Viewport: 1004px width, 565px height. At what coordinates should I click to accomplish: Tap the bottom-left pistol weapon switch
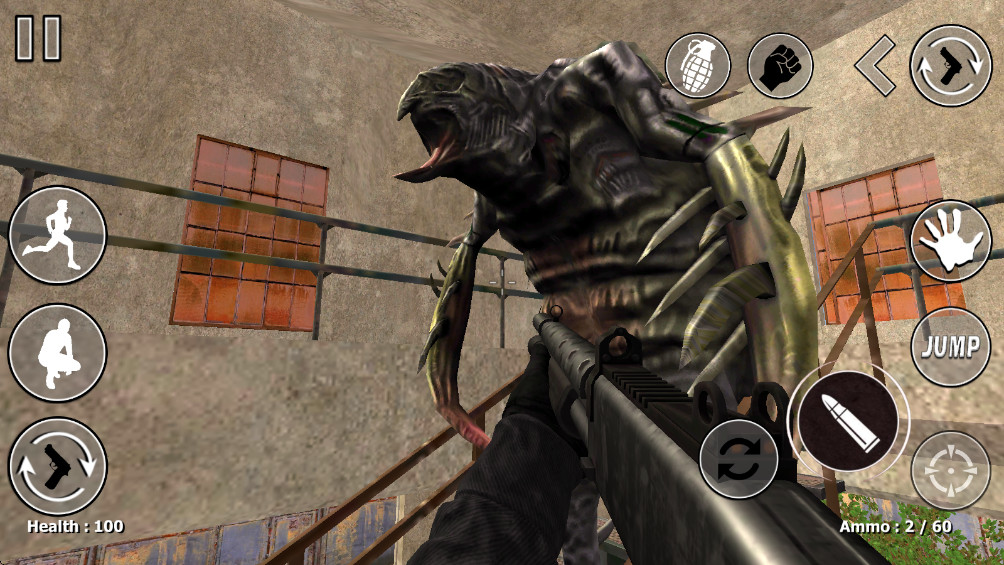pyautogui.click(x=57, y=466)
